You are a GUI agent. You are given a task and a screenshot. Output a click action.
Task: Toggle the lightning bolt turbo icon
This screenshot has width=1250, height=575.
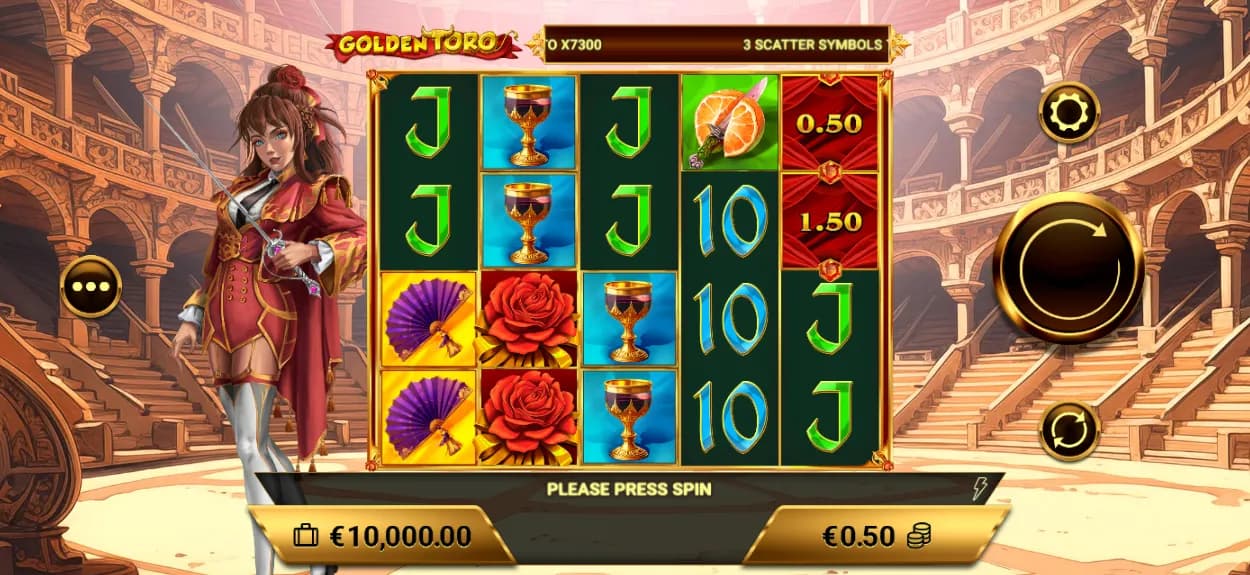pyautogui.click(x=979, y=489)
